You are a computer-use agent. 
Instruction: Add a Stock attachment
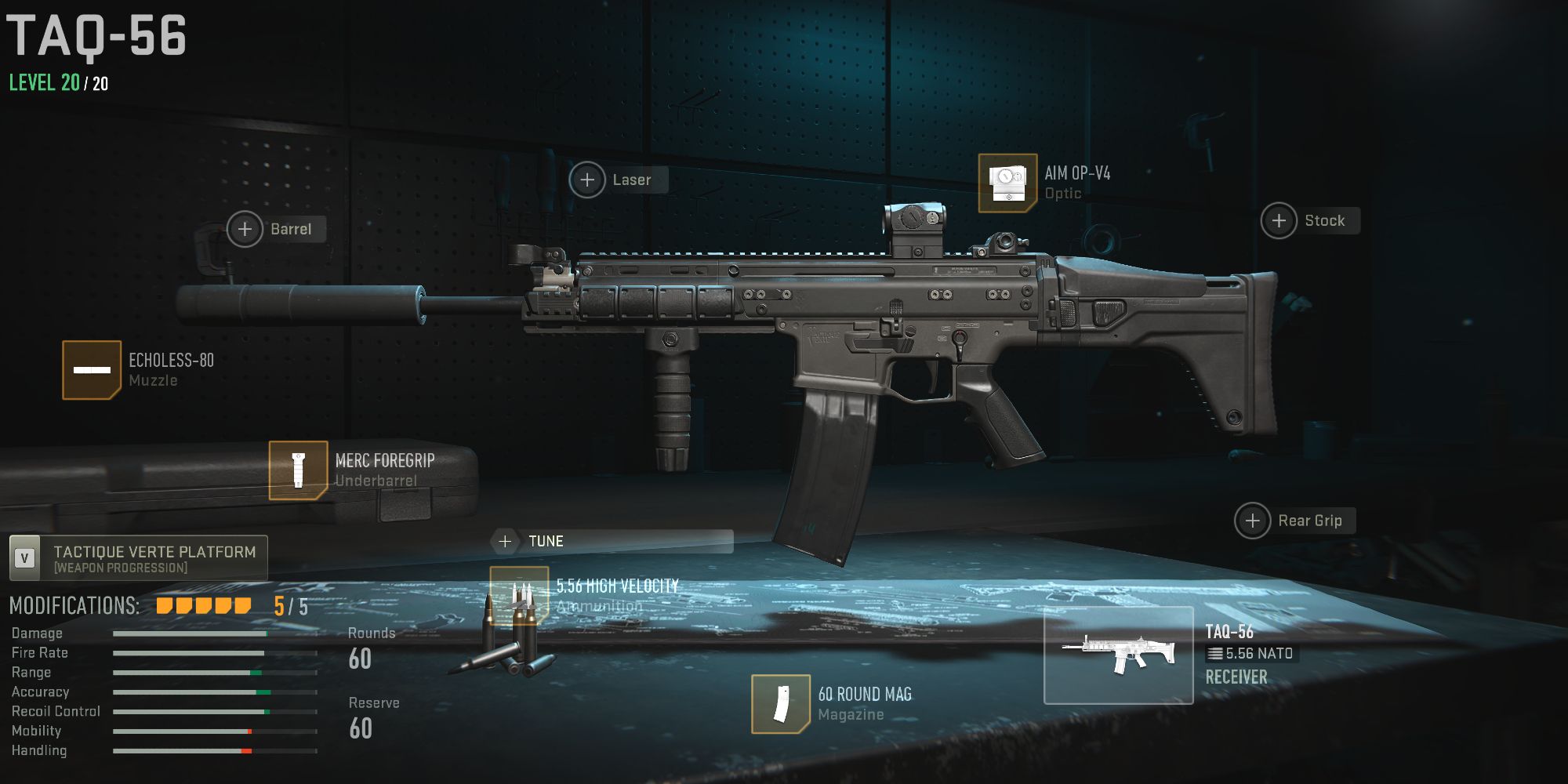[x=1279, y=220]
